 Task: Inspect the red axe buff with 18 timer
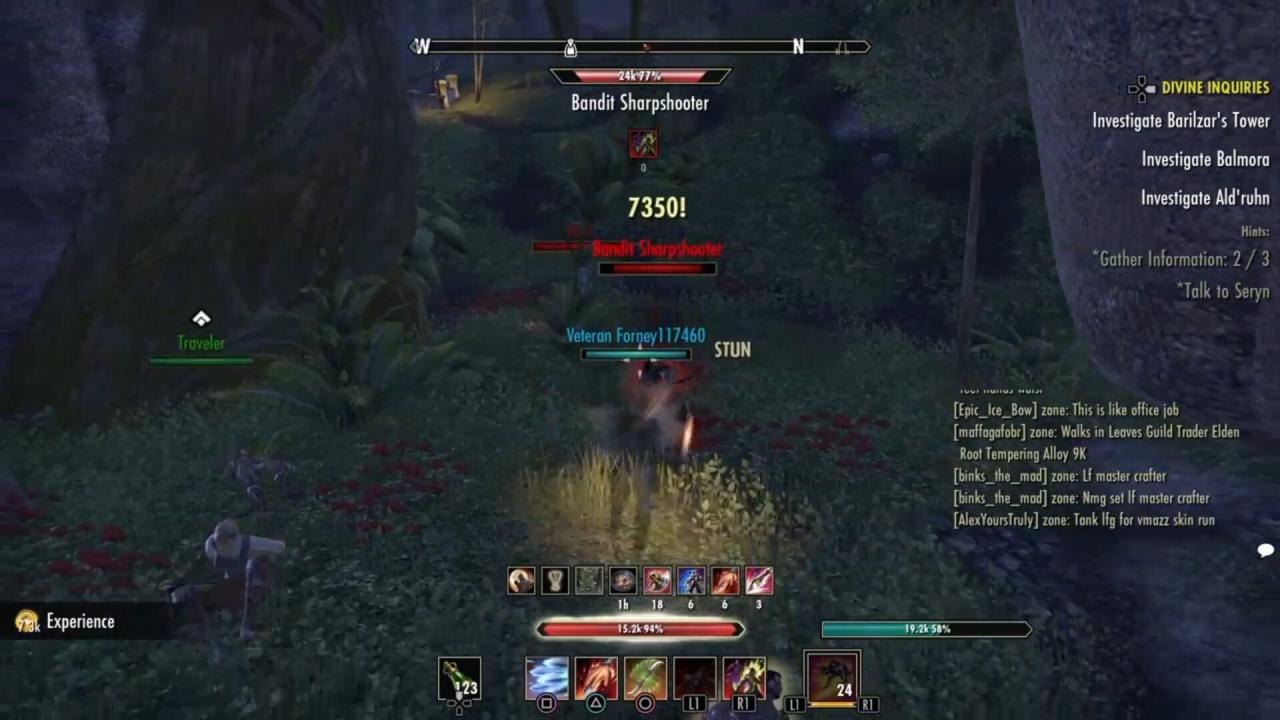point(657,580)
